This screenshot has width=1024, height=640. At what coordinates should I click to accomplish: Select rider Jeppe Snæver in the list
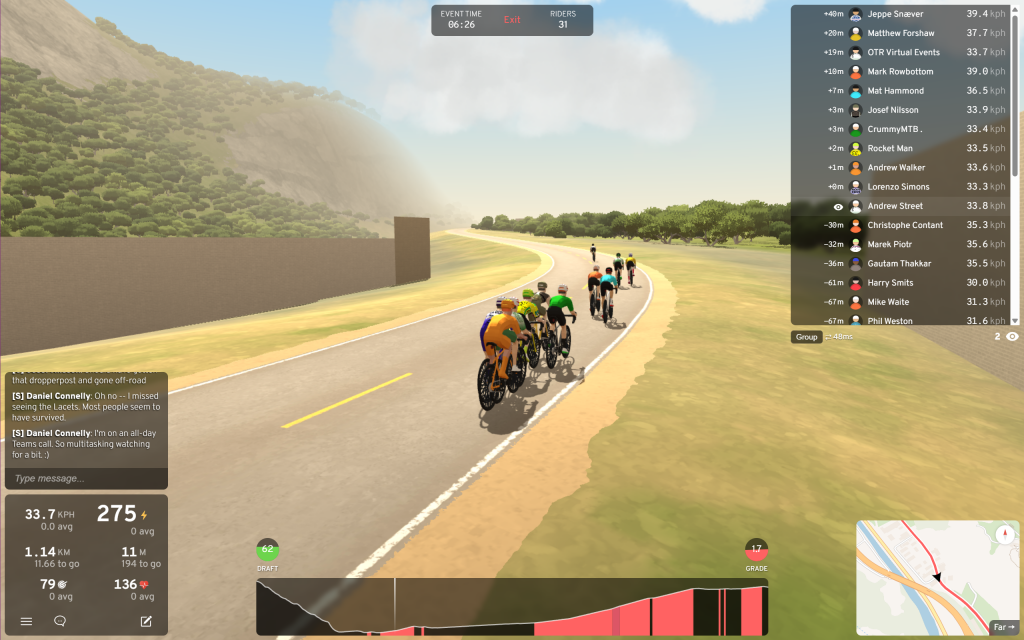click(x=895, y=14)
